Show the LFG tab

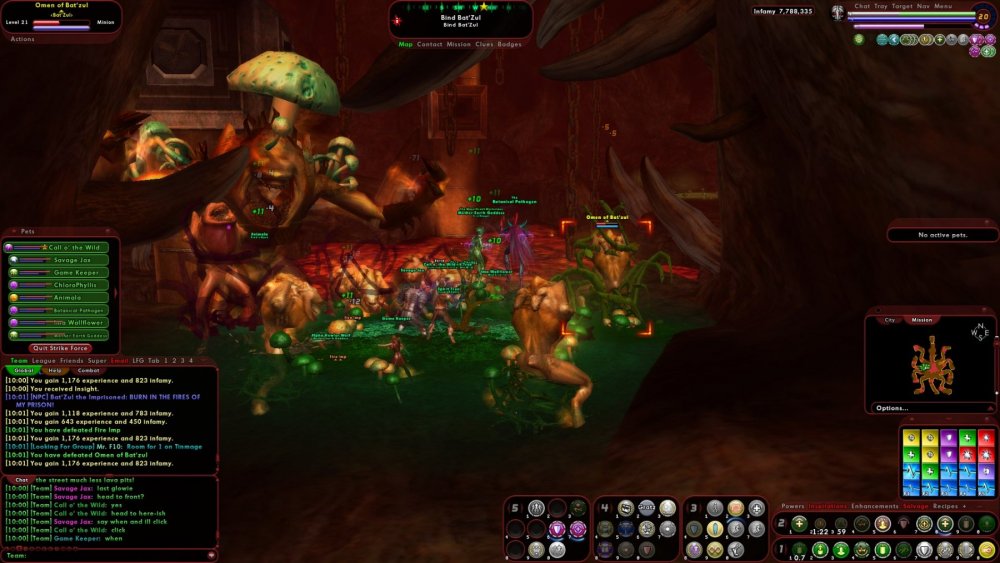point(136,360)
